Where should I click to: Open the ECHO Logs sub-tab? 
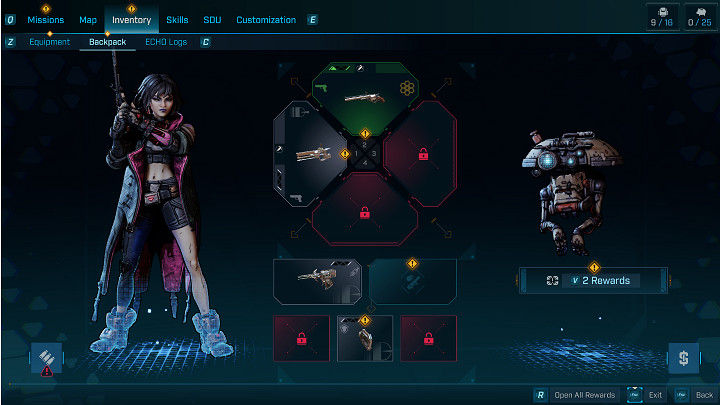coord(165,42)
